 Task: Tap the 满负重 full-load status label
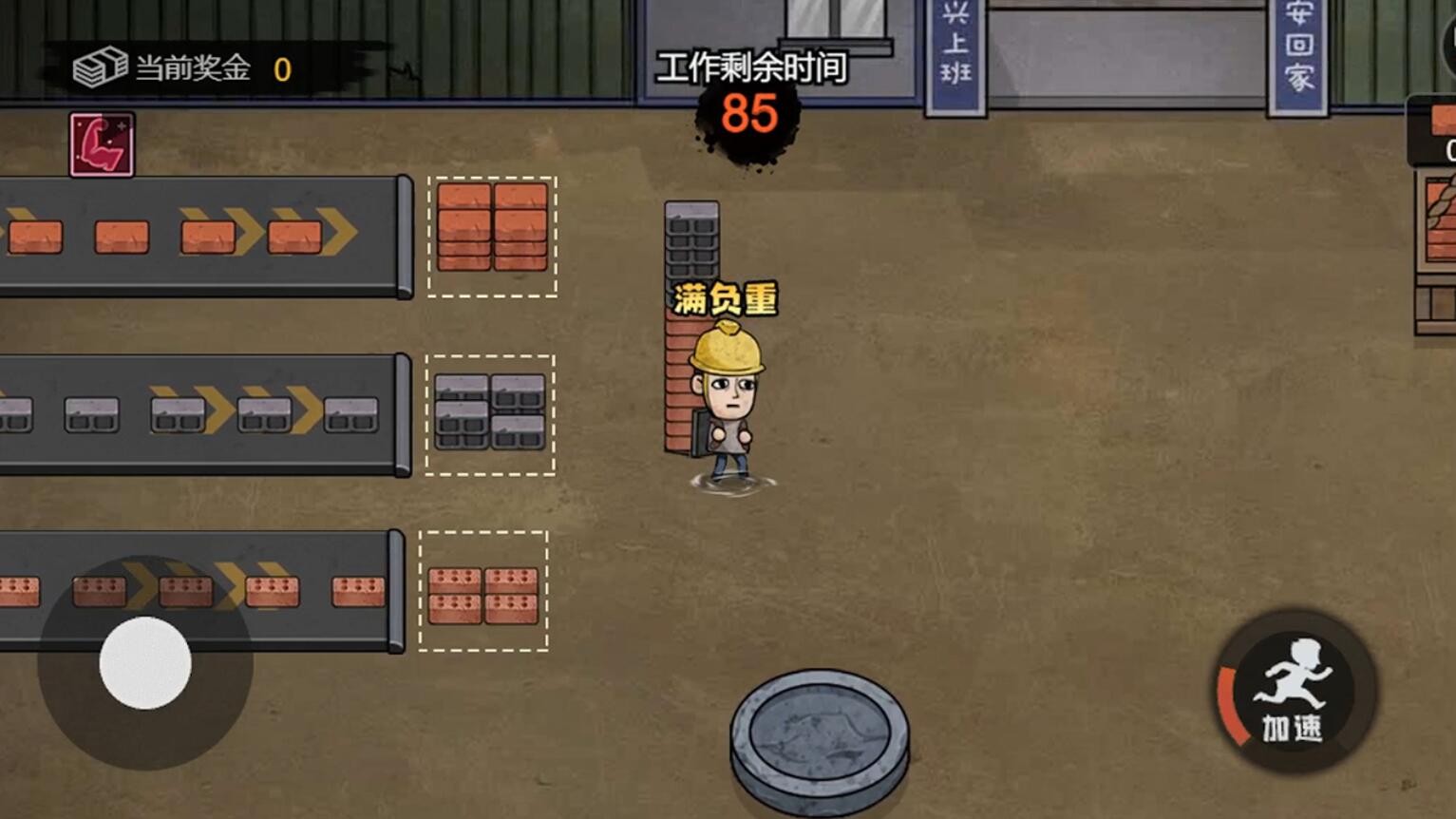click(x=726, y=295)
